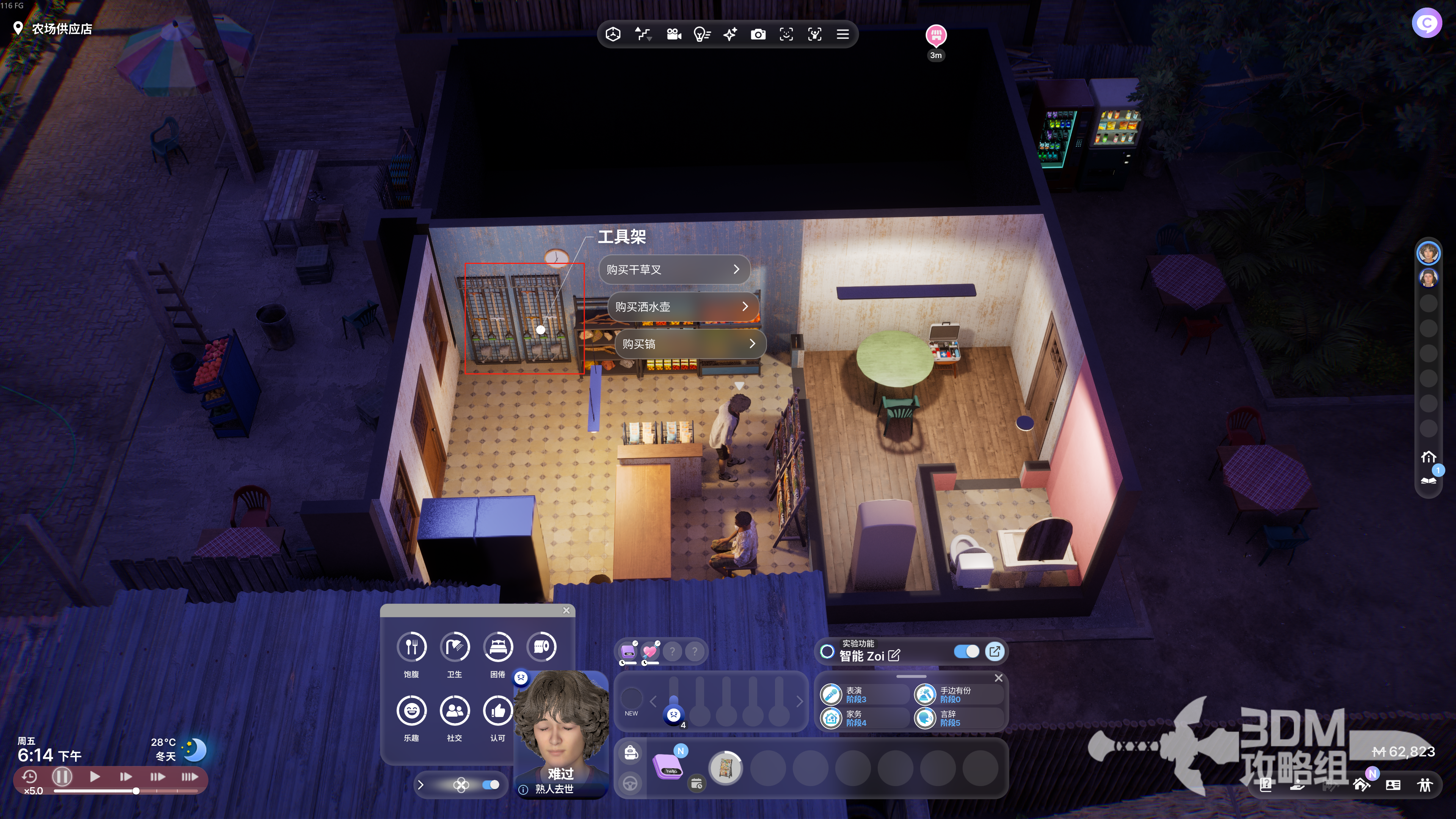Image resolution: width=1456 pixels, height=819 pixels.
Task: Toggle the 智能 Zoi switch
Action: [x=966, y=652]
